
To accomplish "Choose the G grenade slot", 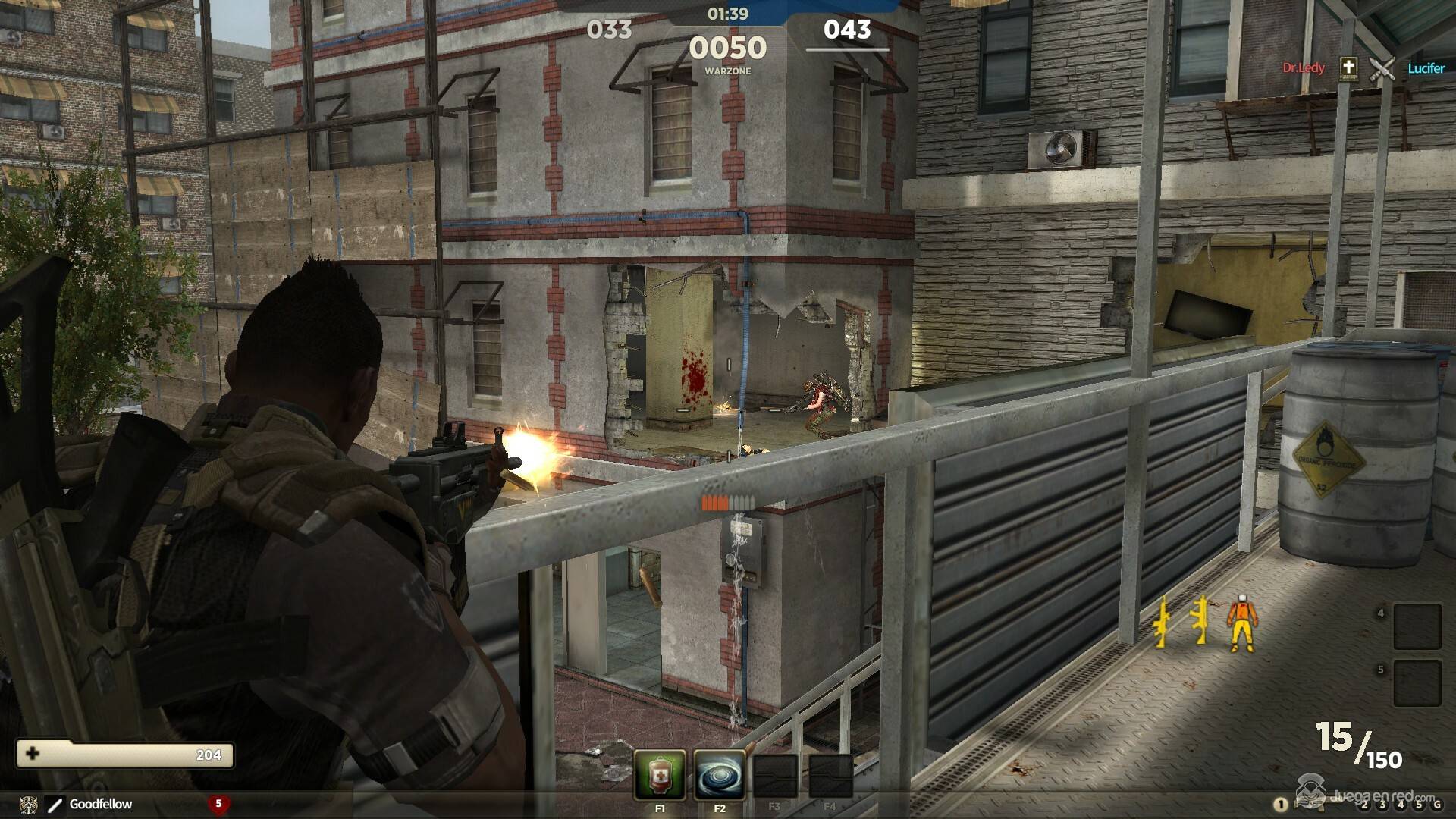I will click(1436, 805).
